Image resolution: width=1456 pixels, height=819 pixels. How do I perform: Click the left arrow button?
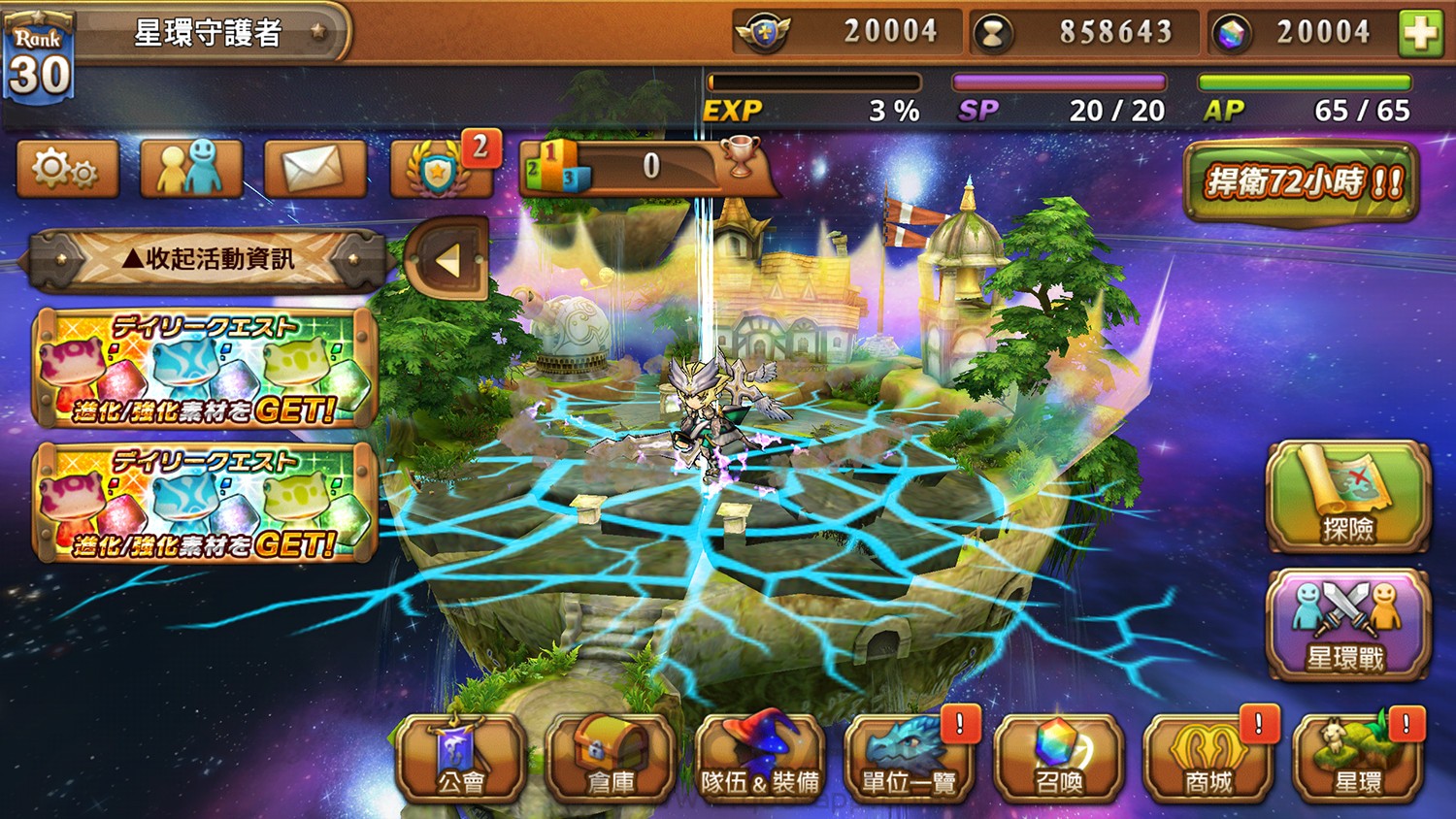tap(447, 260)
